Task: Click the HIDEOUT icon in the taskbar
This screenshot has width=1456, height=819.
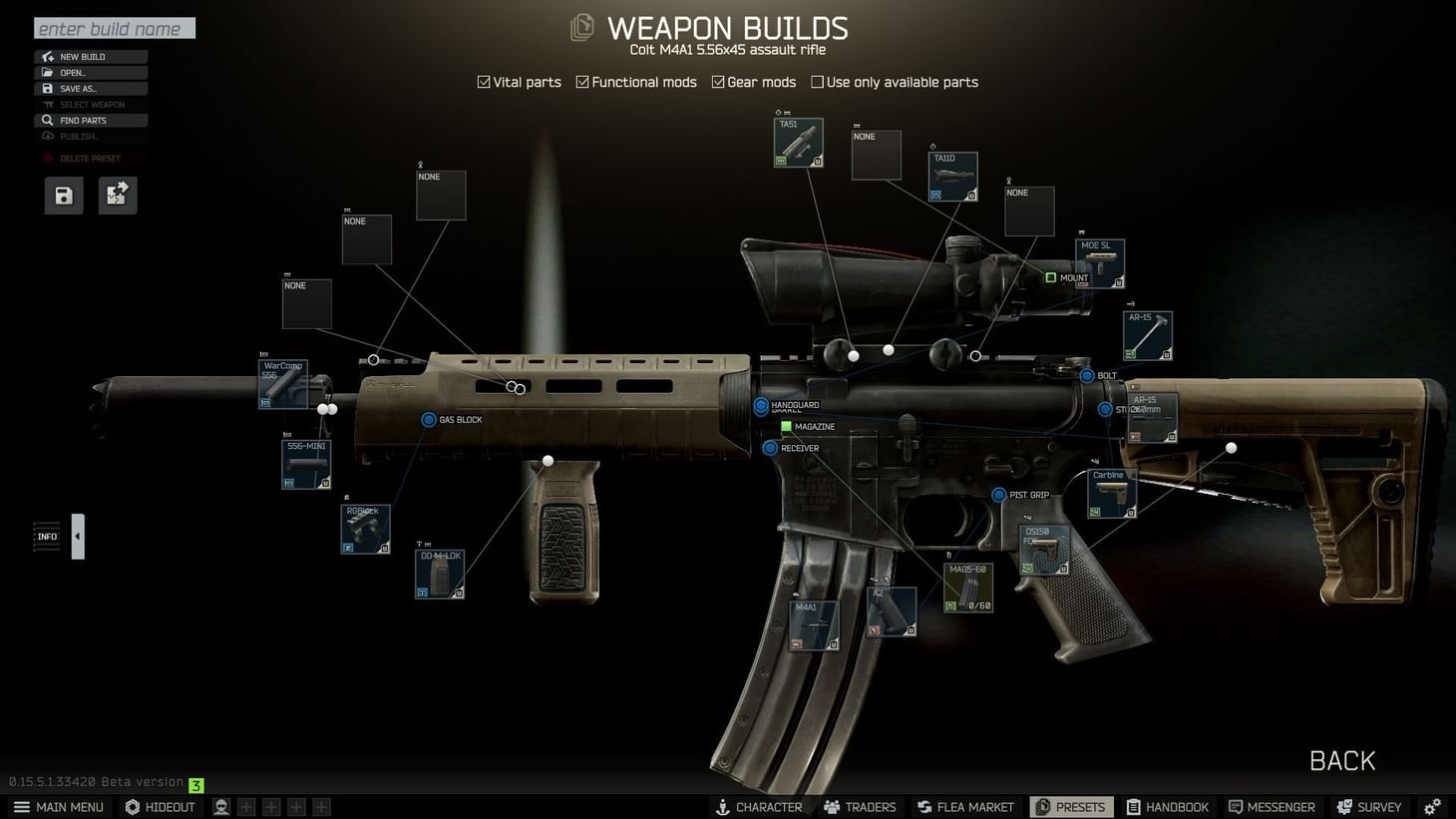Action: click(x=160, y=806)
